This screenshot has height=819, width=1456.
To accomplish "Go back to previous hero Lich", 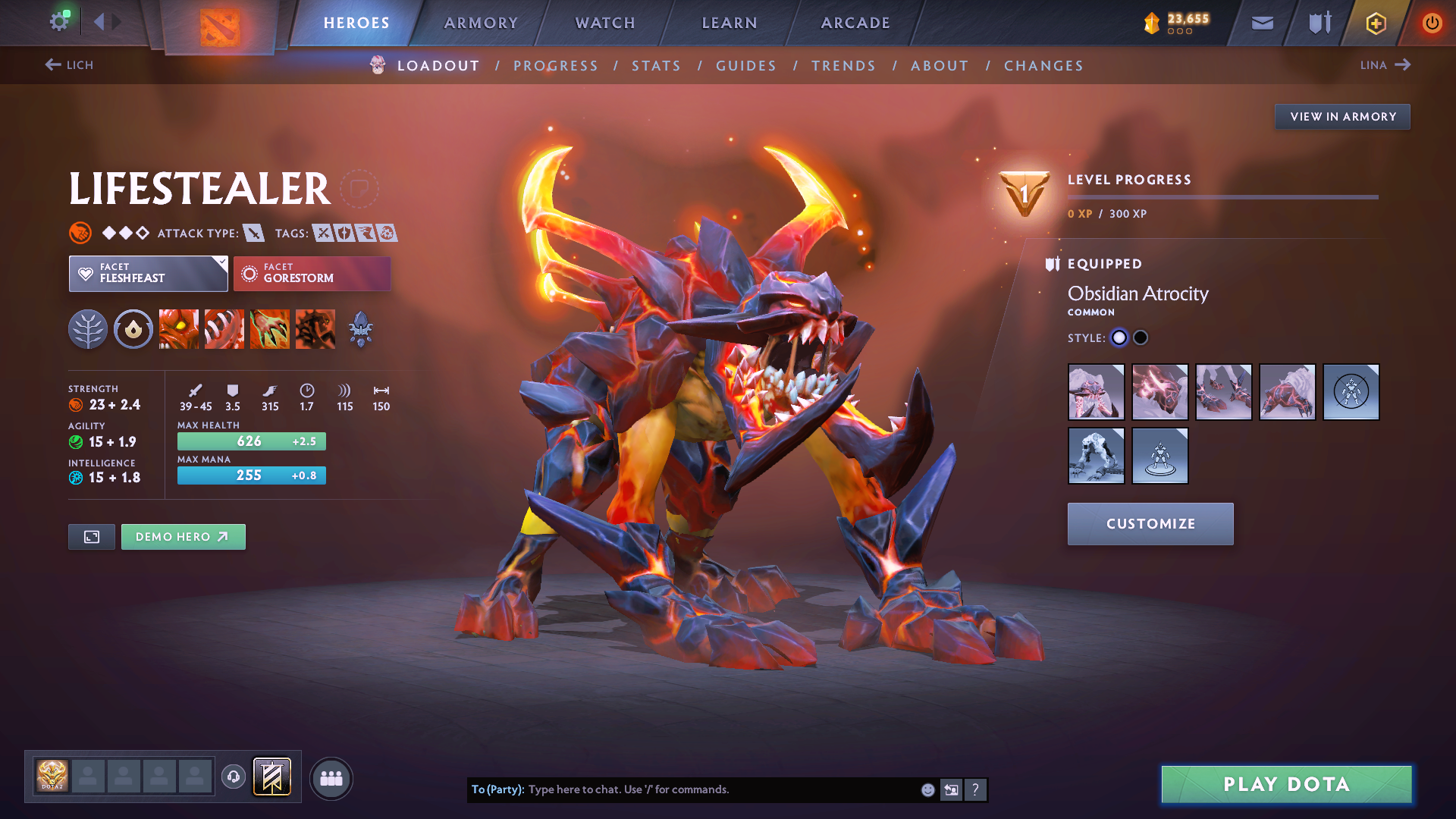I will tap(69, 65).
